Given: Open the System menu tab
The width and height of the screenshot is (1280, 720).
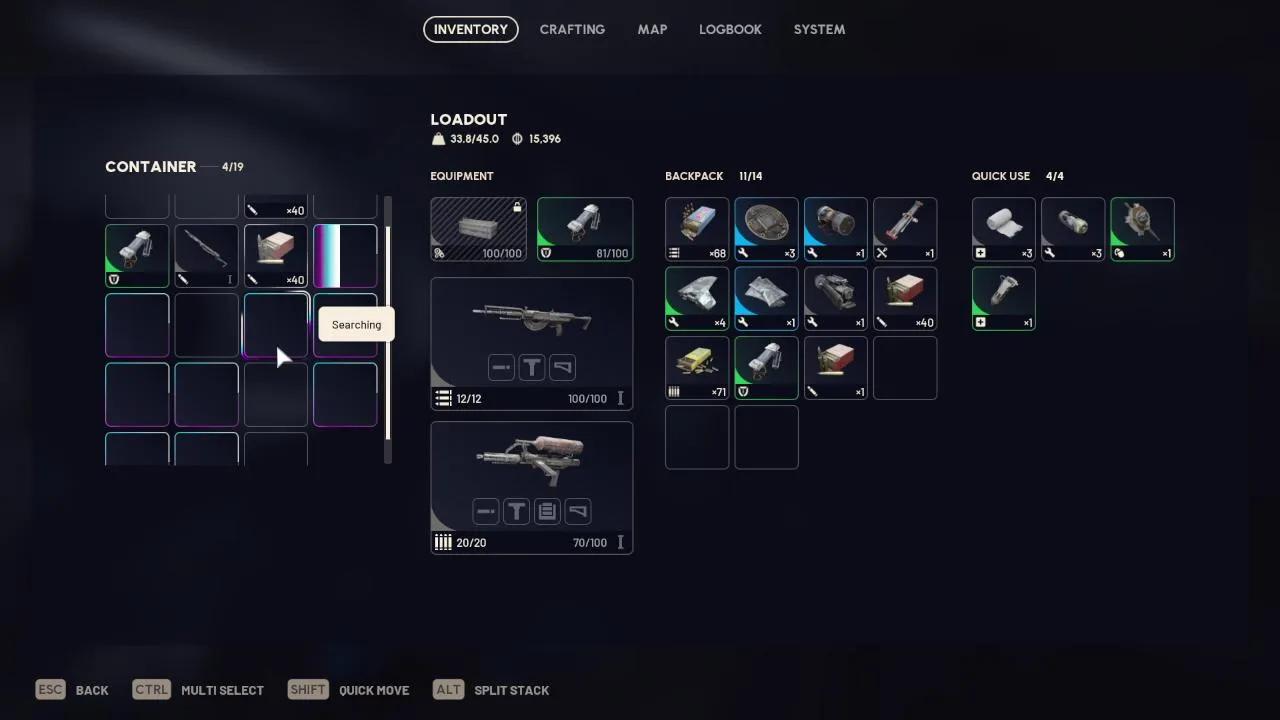Looking at the screenshot, I should click(819, 29).
